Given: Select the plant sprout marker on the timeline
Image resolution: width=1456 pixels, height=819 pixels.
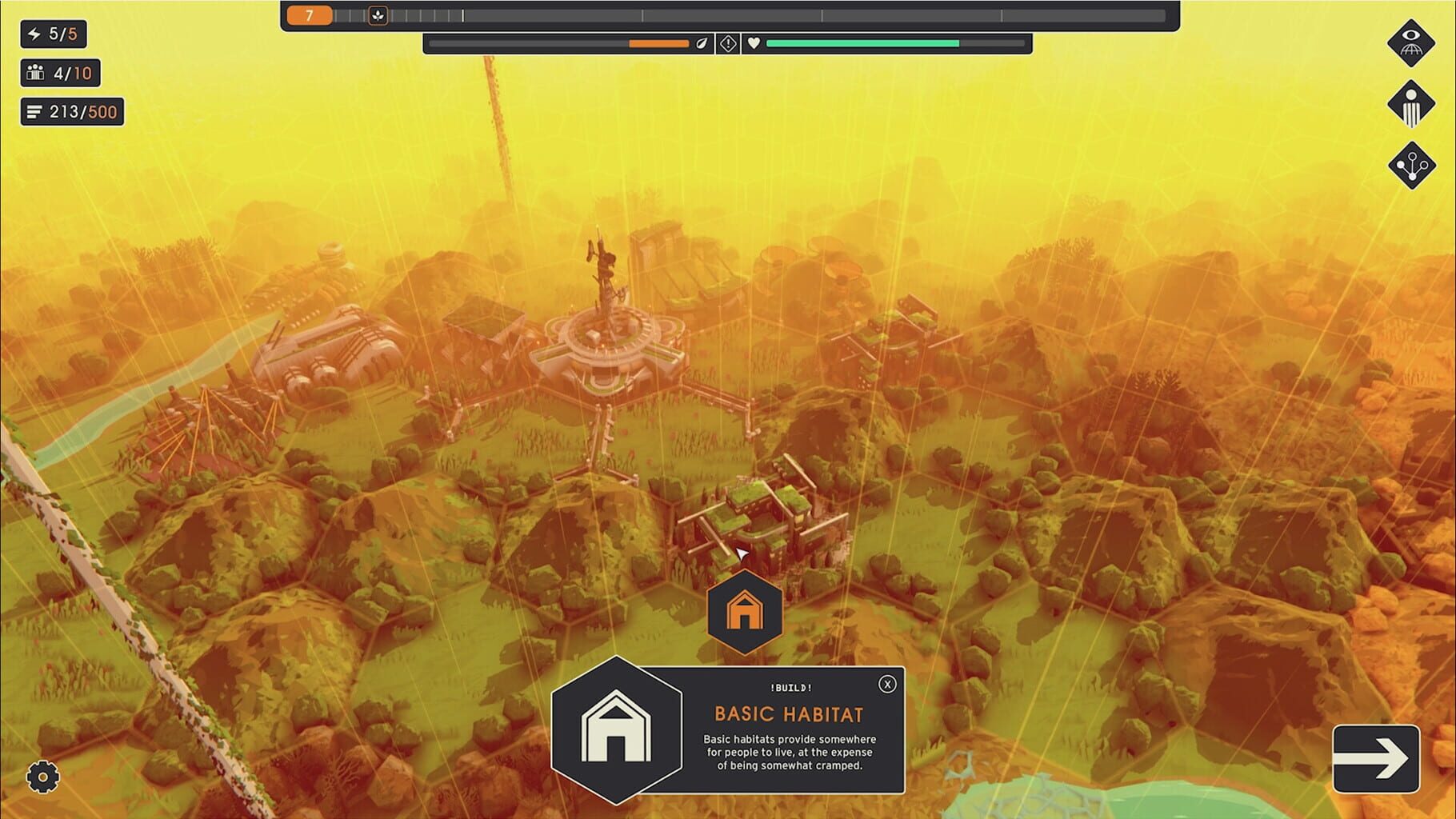Looking at the screenshot, I should click(378, 14).
